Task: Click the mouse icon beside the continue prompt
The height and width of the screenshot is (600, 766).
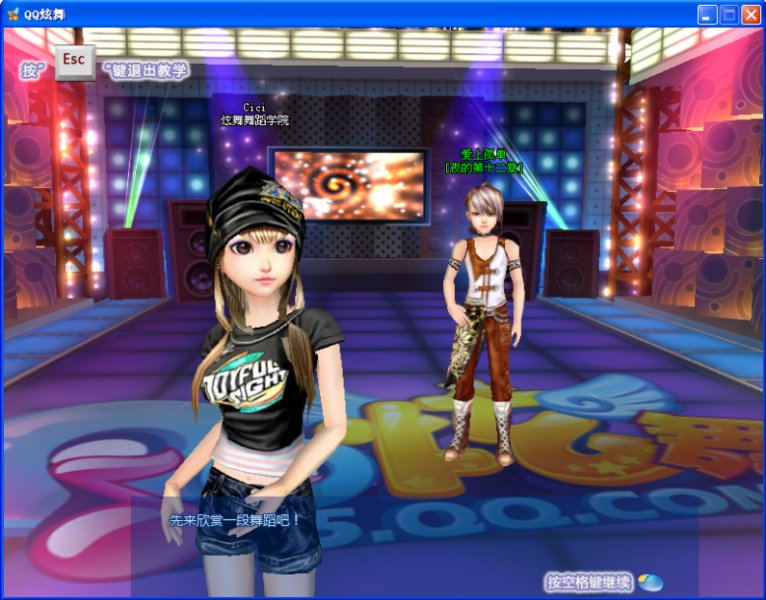Action: tap(650, 582)
